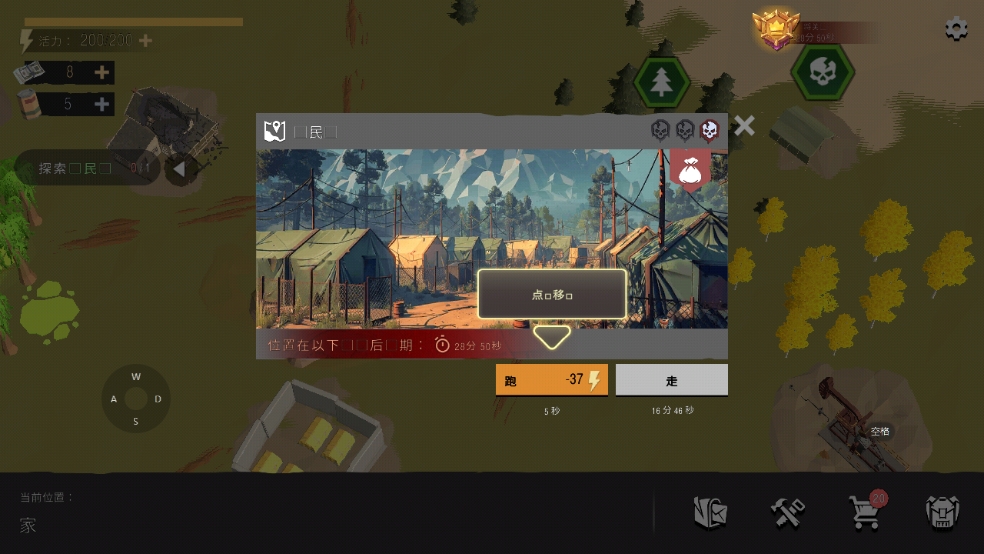
Task: Open the armored helmet character menu
Action: 942,513
